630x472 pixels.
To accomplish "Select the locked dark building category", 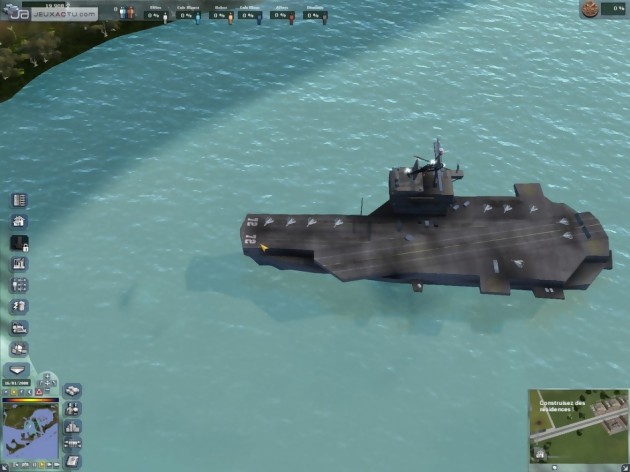I will [19, 242].
